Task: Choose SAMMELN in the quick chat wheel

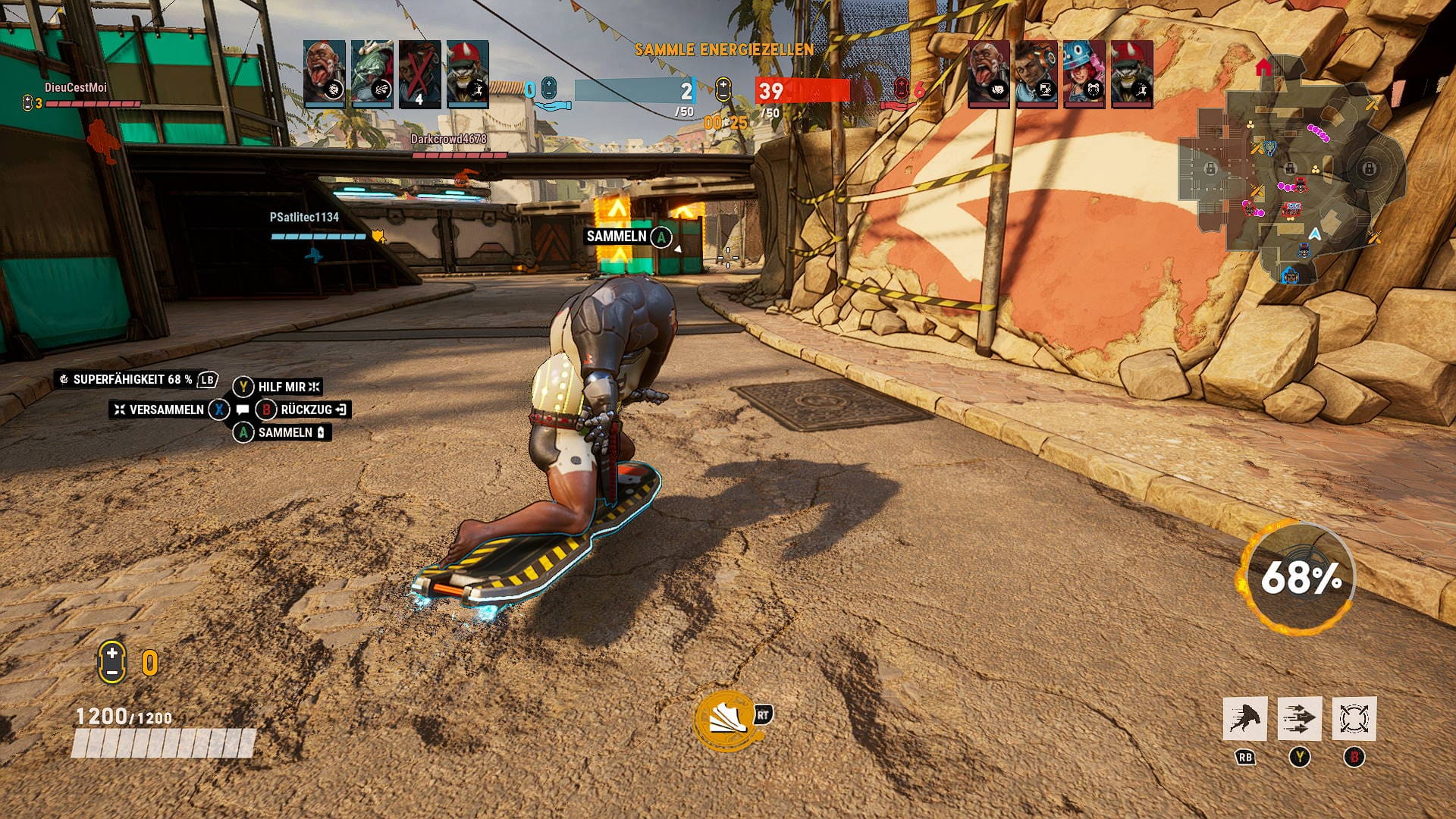Action: (285, 432)
